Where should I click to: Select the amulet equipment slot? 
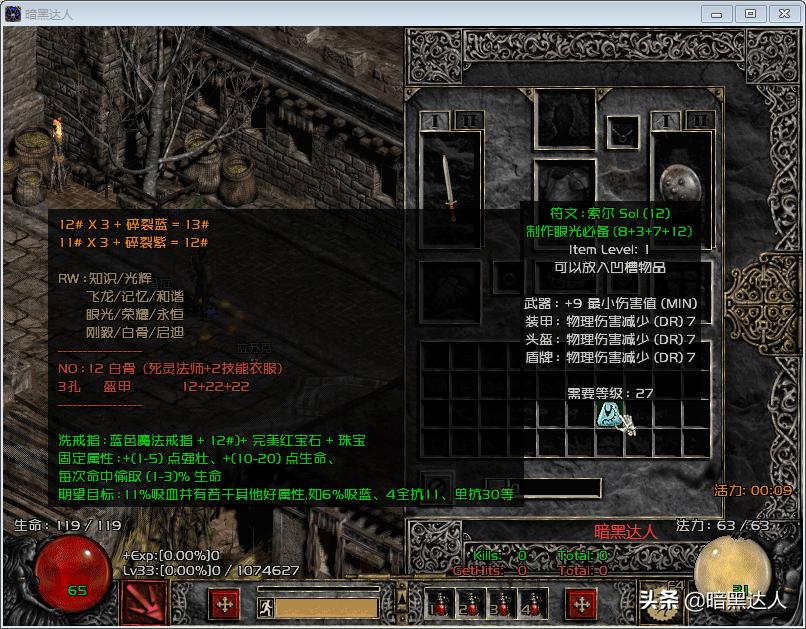(625, 131)
